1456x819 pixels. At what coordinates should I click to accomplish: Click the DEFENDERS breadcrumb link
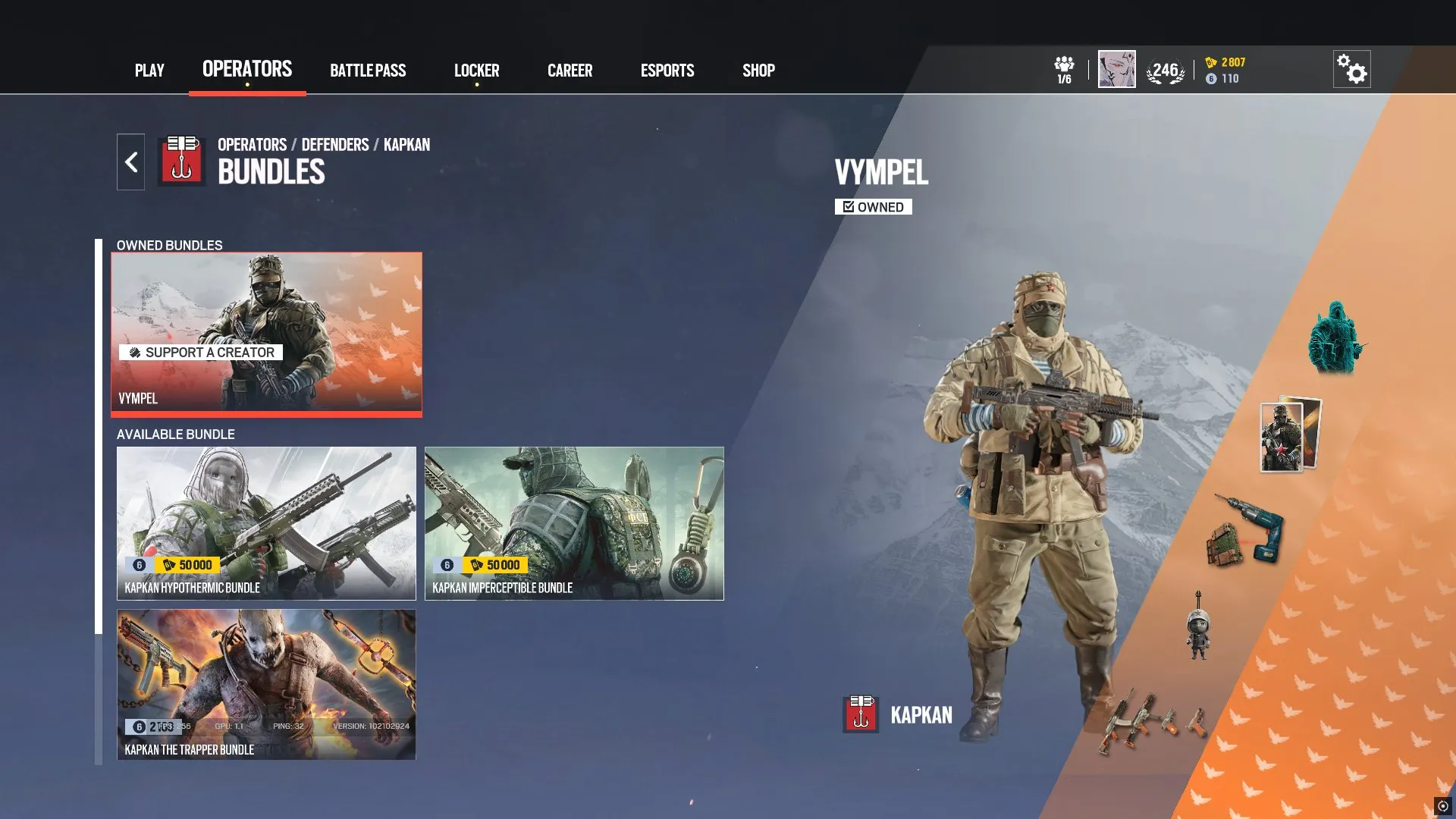pos(334,144)
